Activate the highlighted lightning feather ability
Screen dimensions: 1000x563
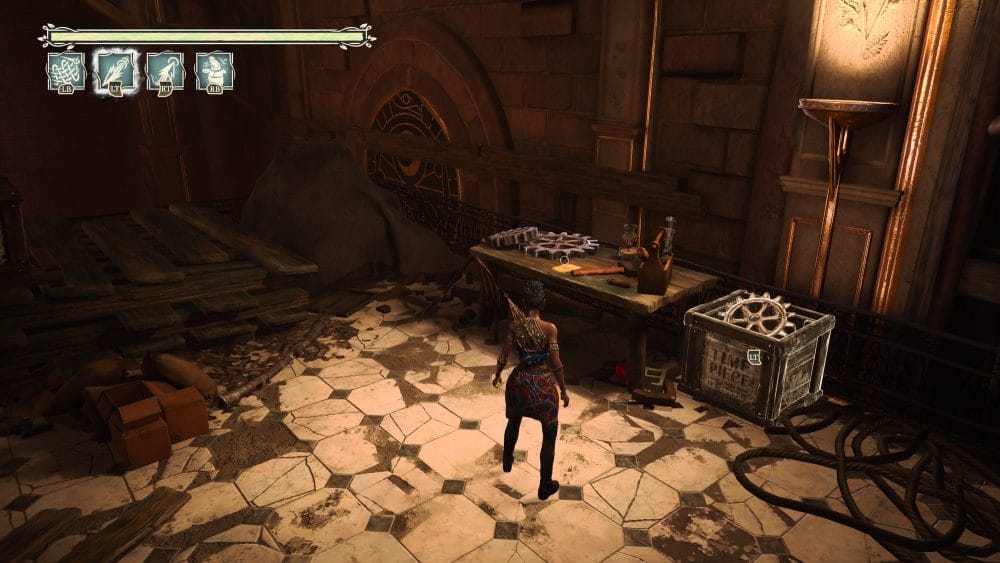coord(115,72)
